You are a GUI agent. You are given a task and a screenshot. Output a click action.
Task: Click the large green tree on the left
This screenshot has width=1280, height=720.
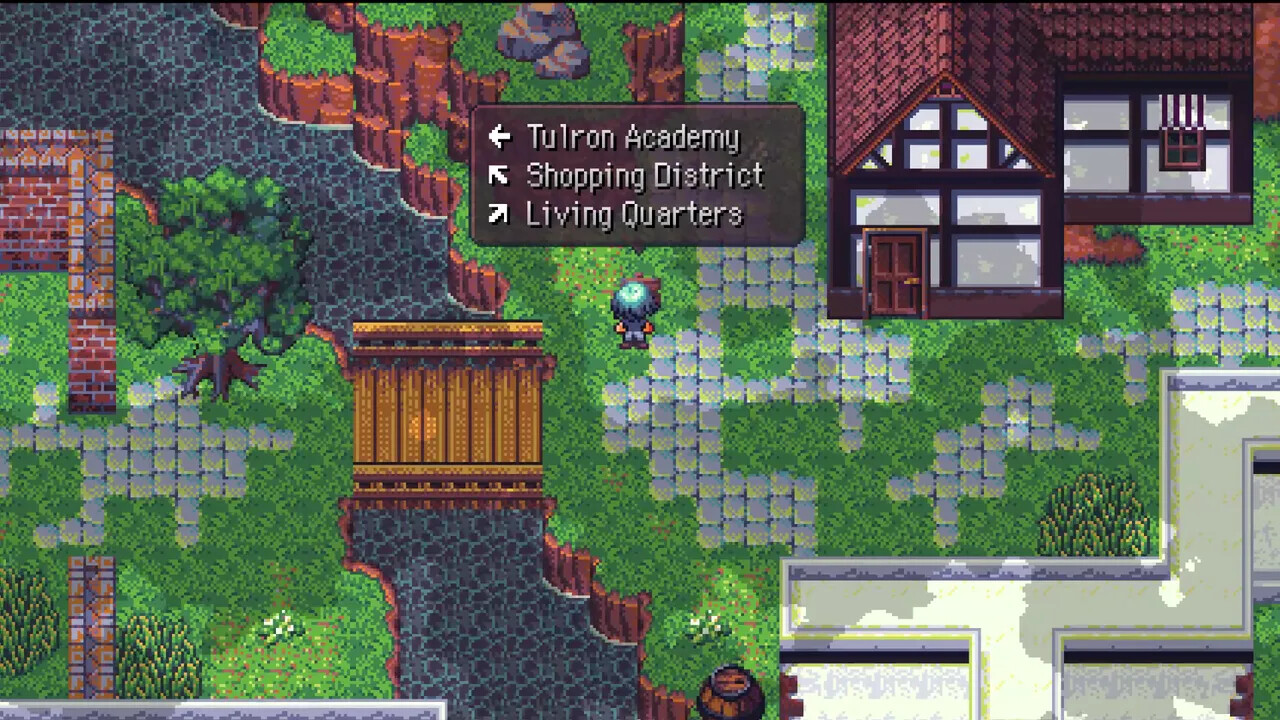(230, 270)
